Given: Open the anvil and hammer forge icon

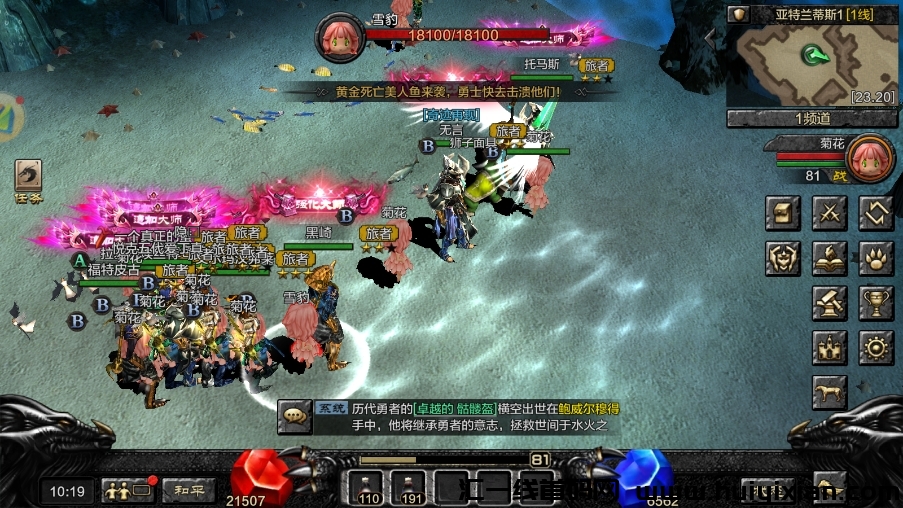Looking at the screenshot, I should 830,303.
